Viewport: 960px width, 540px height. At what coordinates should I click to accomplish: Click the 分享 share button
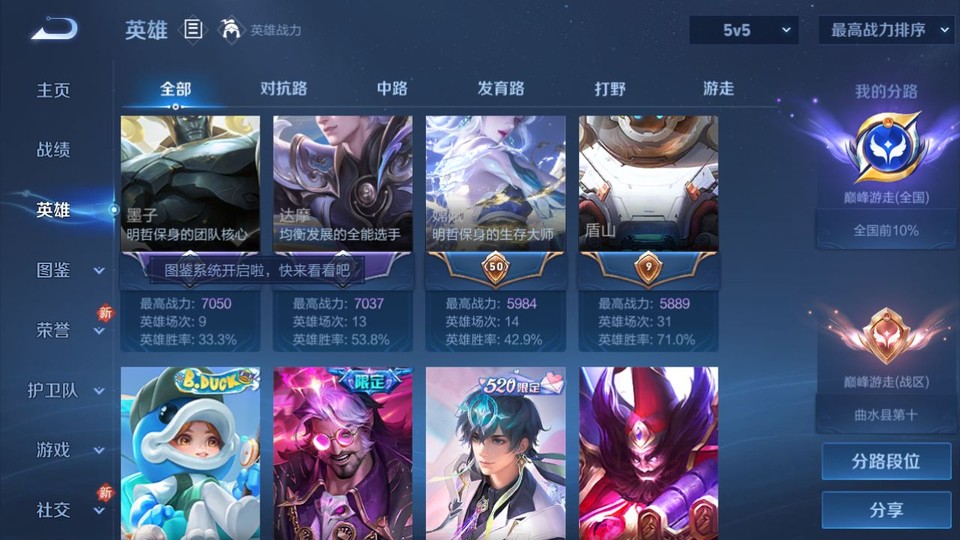tap(886, 510)
